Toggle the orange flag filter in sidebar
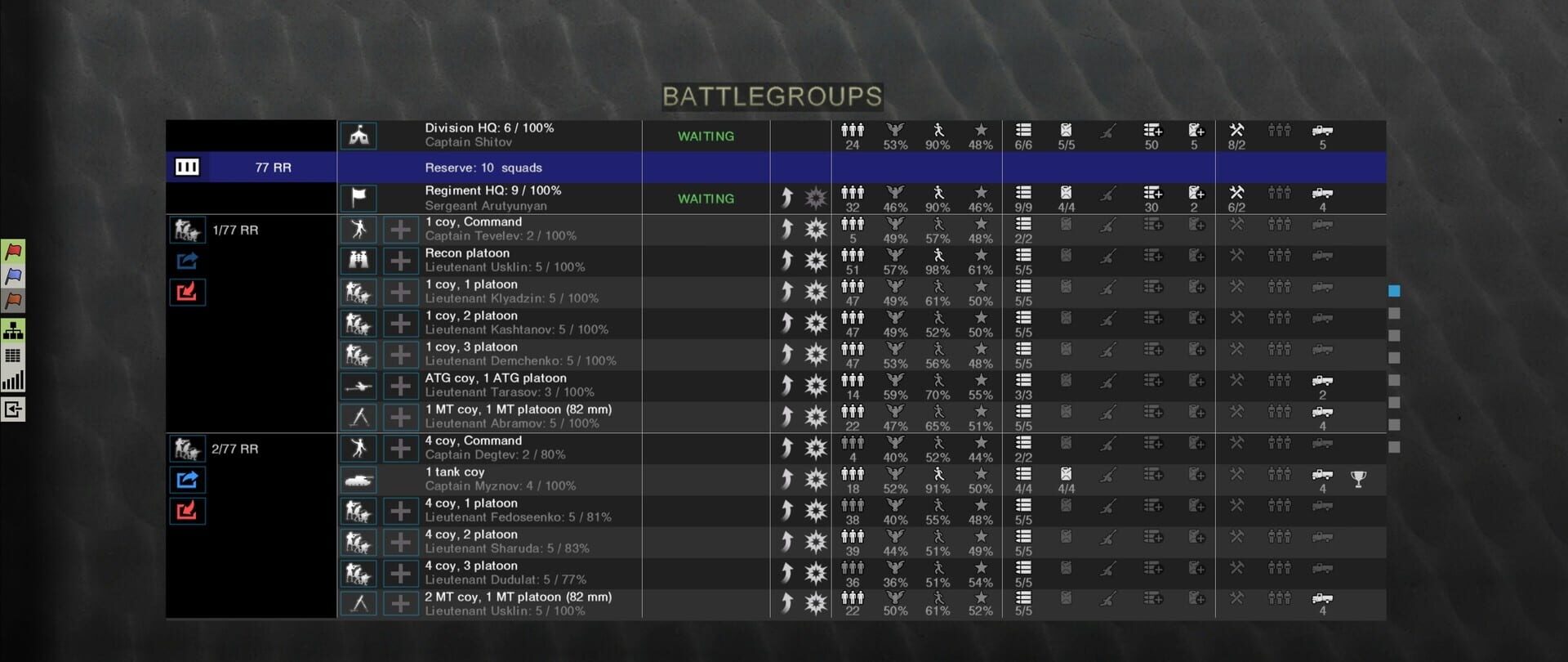The image size is (1568, 662). click(14, 301)
